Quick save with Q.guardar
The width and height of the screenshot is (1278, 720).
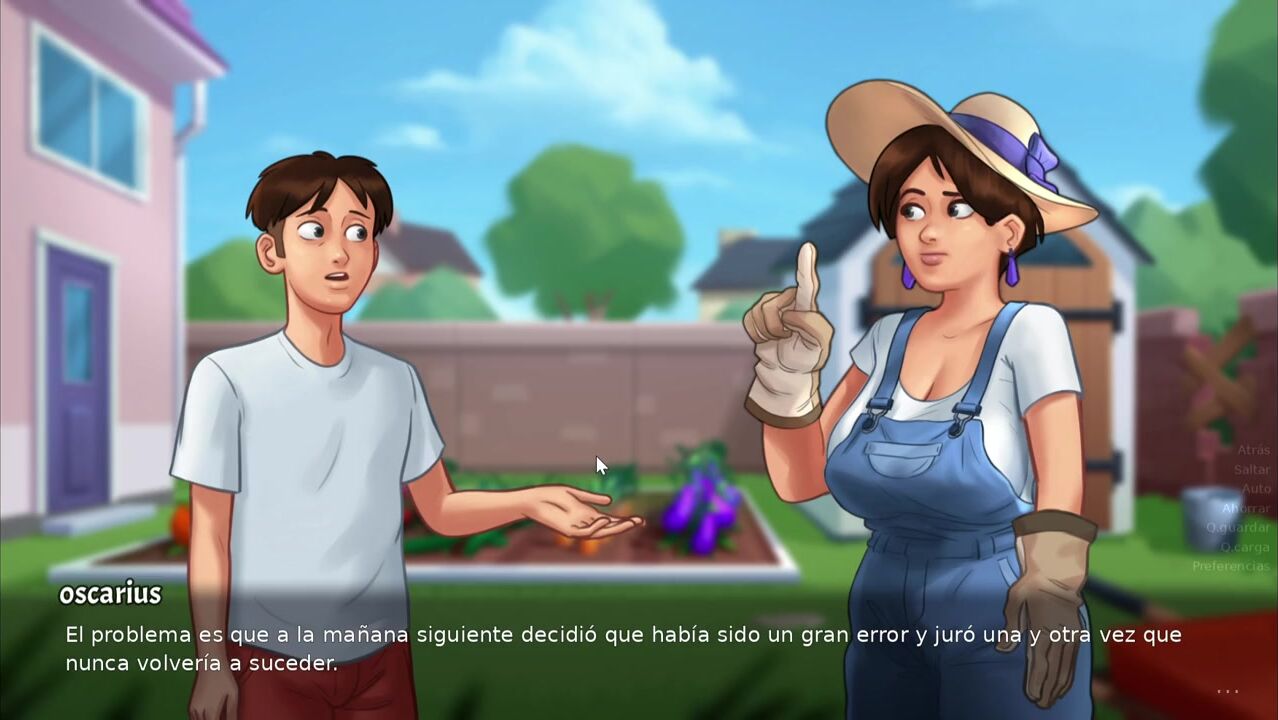click(1237, 527)
